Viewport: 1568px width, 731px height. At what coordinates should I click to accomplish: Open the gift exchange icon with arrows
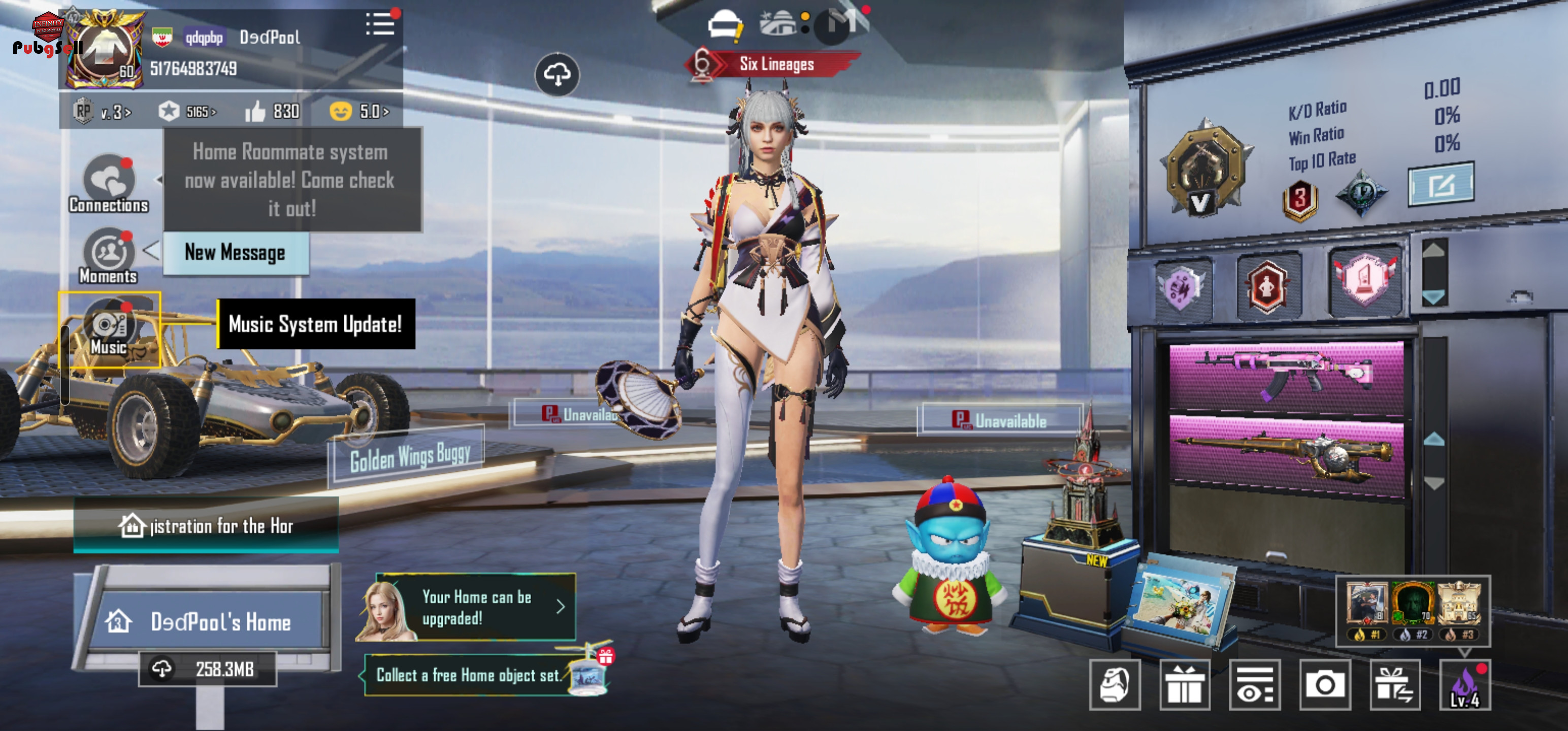tap(1394, 685)
